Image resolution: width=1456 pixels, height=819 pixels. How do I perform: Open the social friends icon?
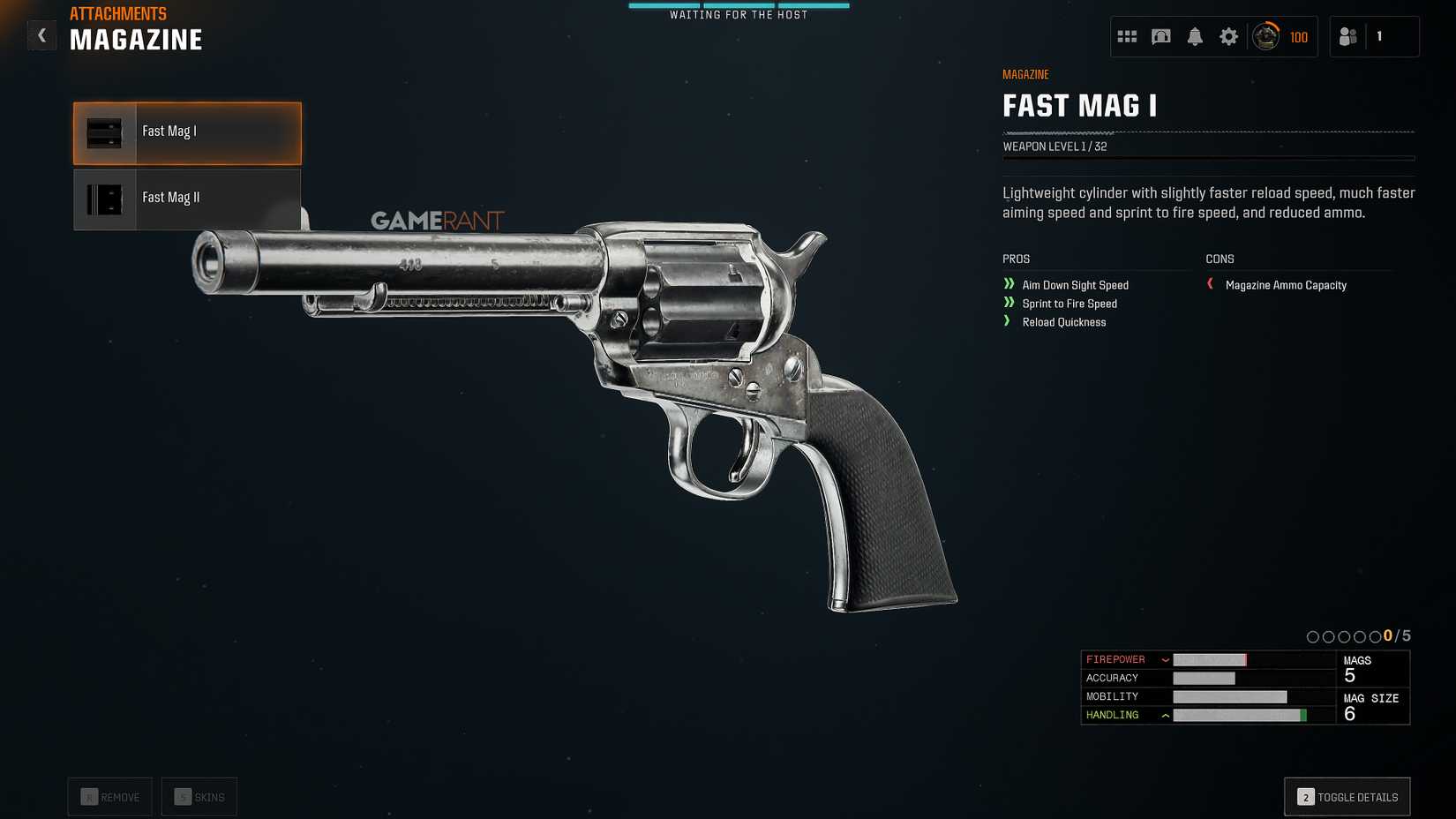(1346, 36)
